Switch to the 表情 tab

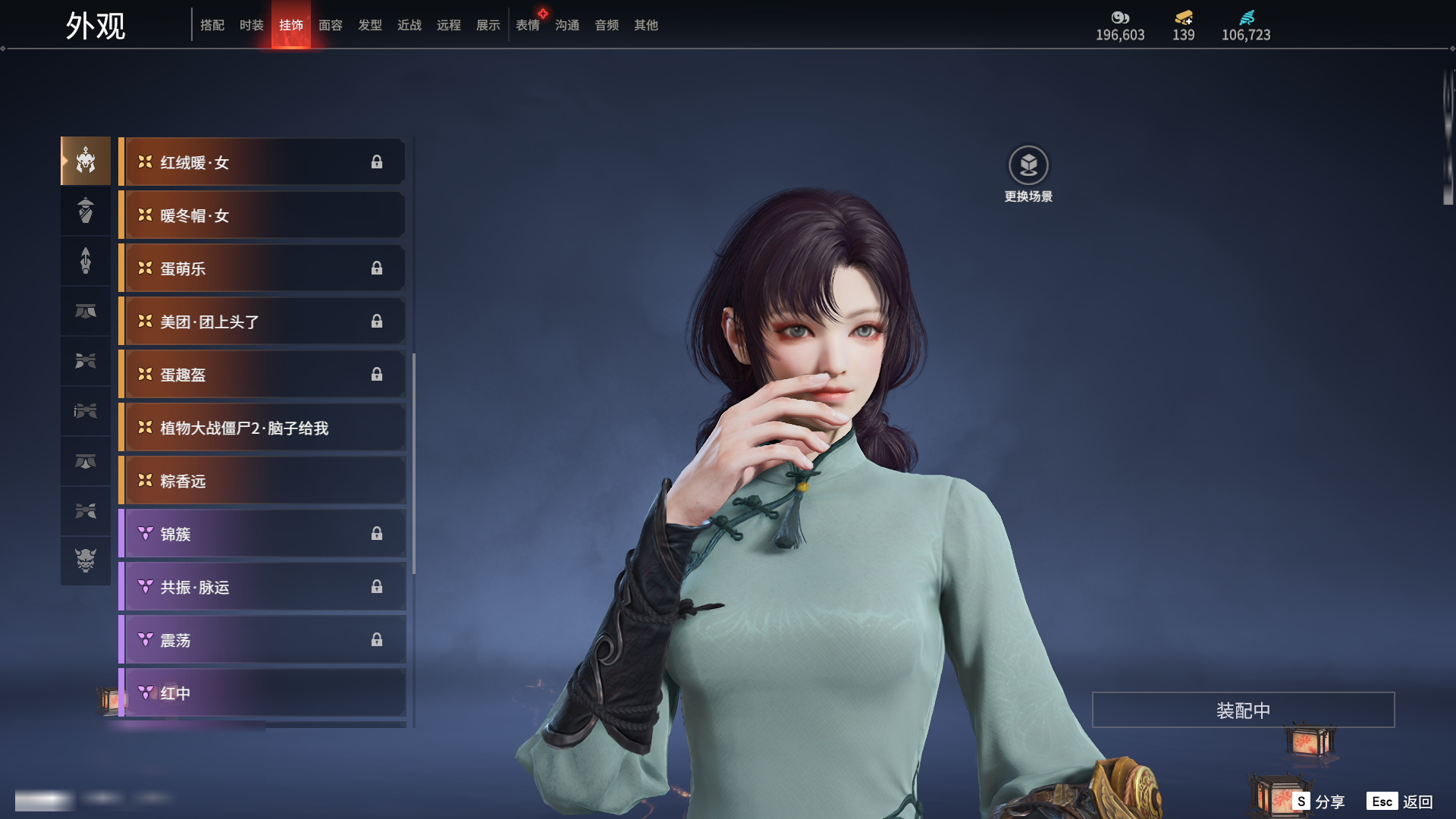(x=528, y=25)
